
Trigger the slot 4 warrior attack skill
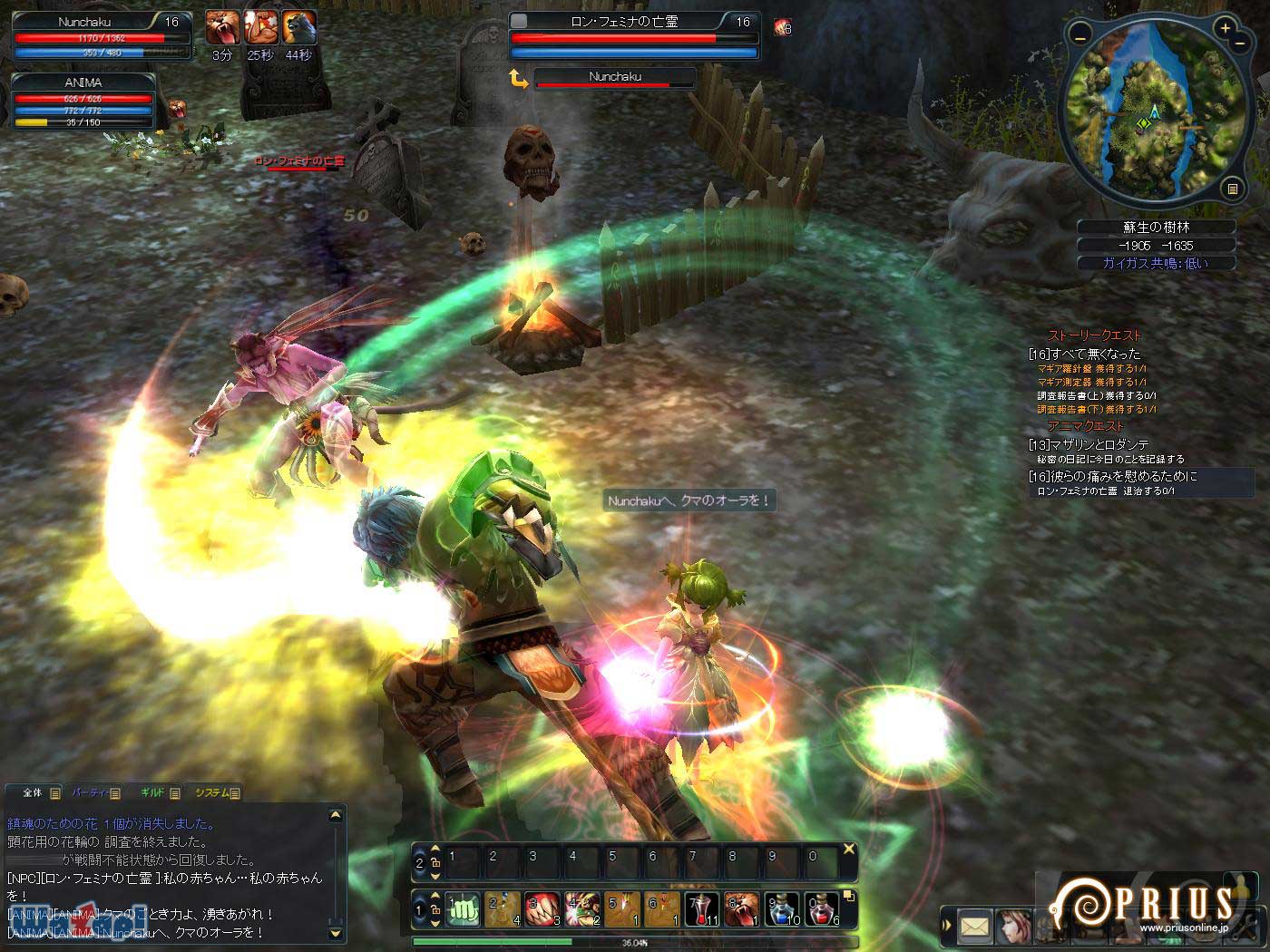point(581,908)
